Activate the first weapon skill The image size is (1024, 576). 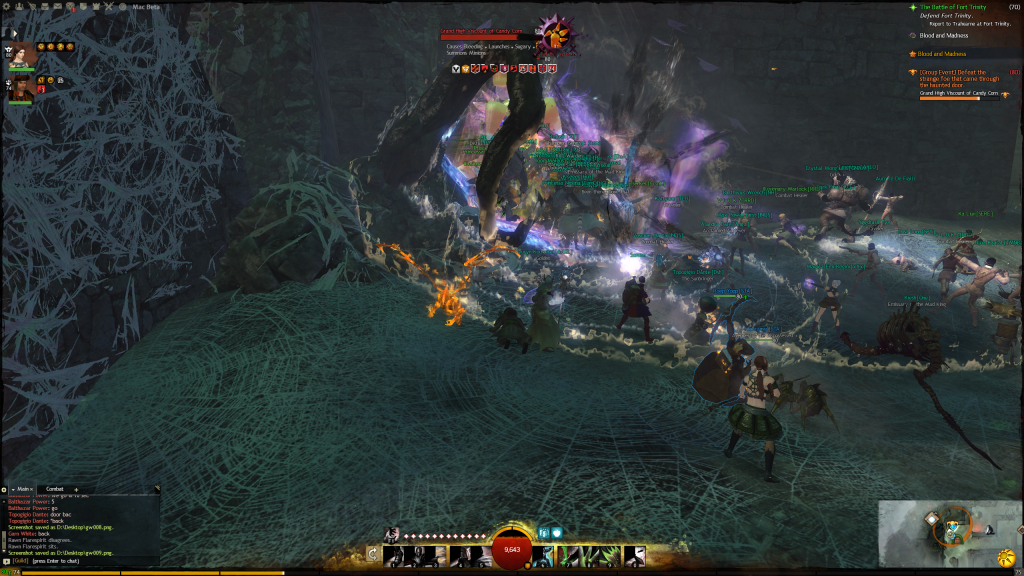392,555
